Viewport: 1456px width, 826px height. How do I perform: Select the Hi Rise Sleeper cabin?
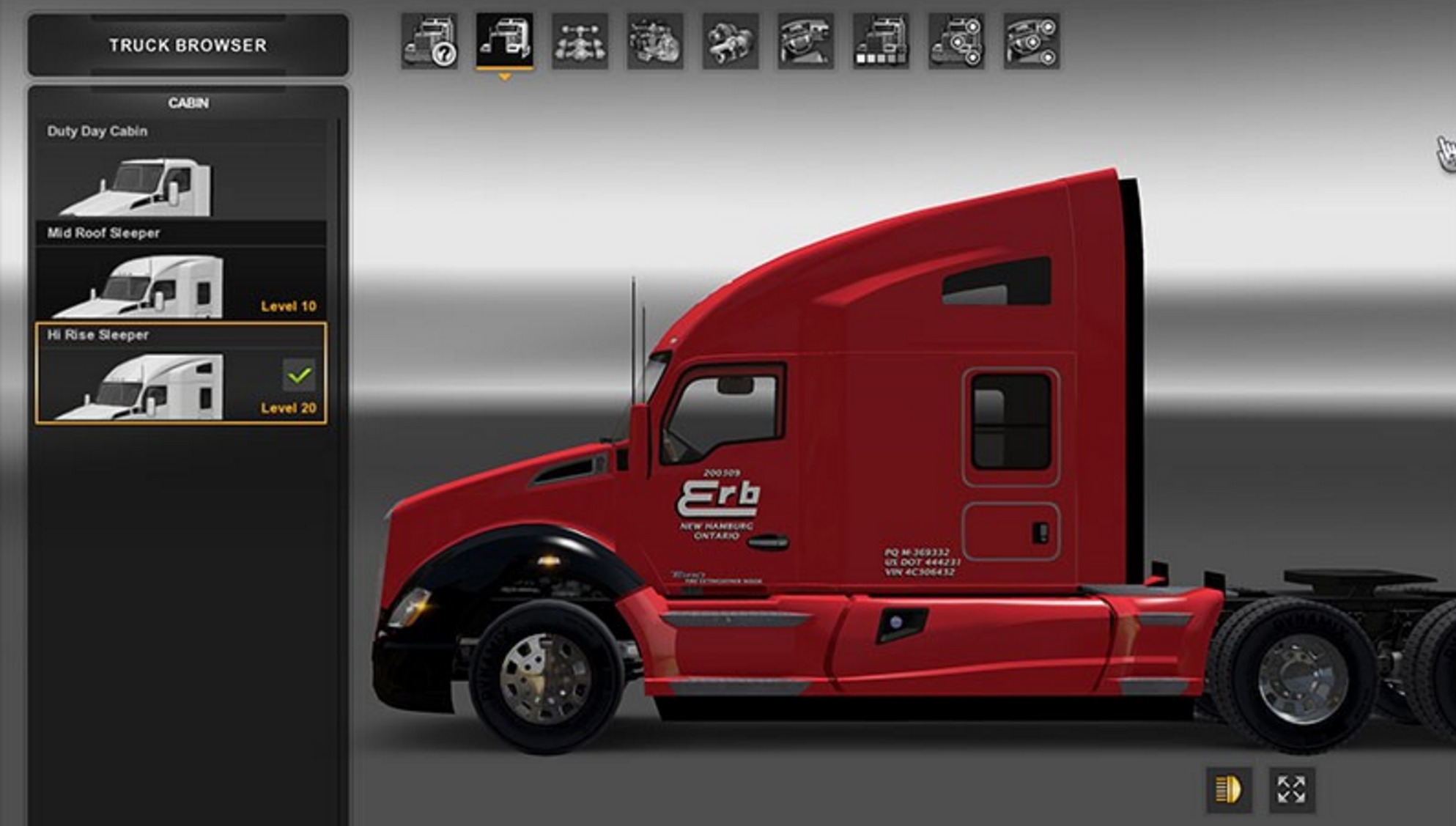point(181,374)
